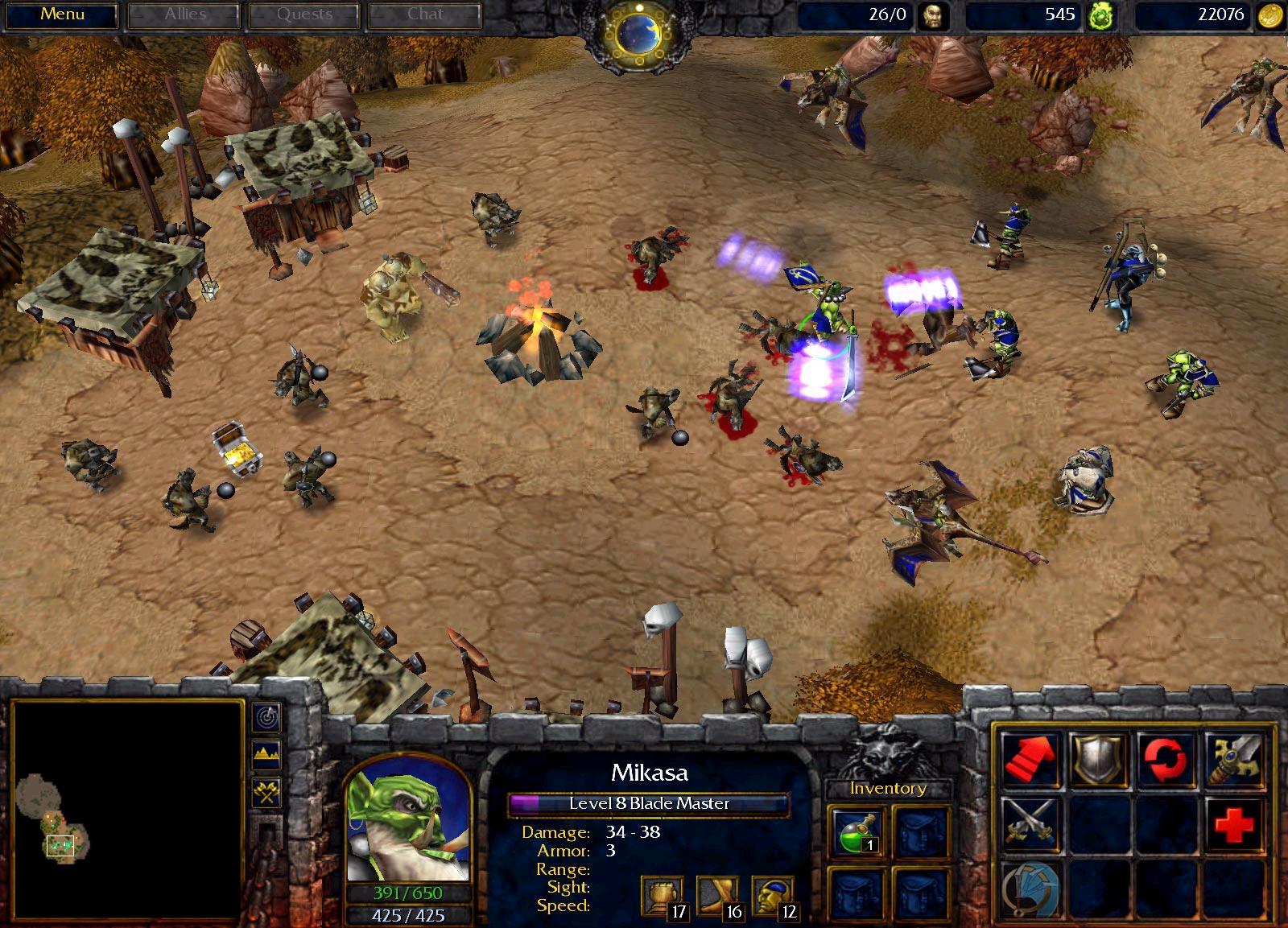The width and height of the screenshot is (1288, 928).
Task: Activate the red circular arrows command
Action: click(1165, 758)
